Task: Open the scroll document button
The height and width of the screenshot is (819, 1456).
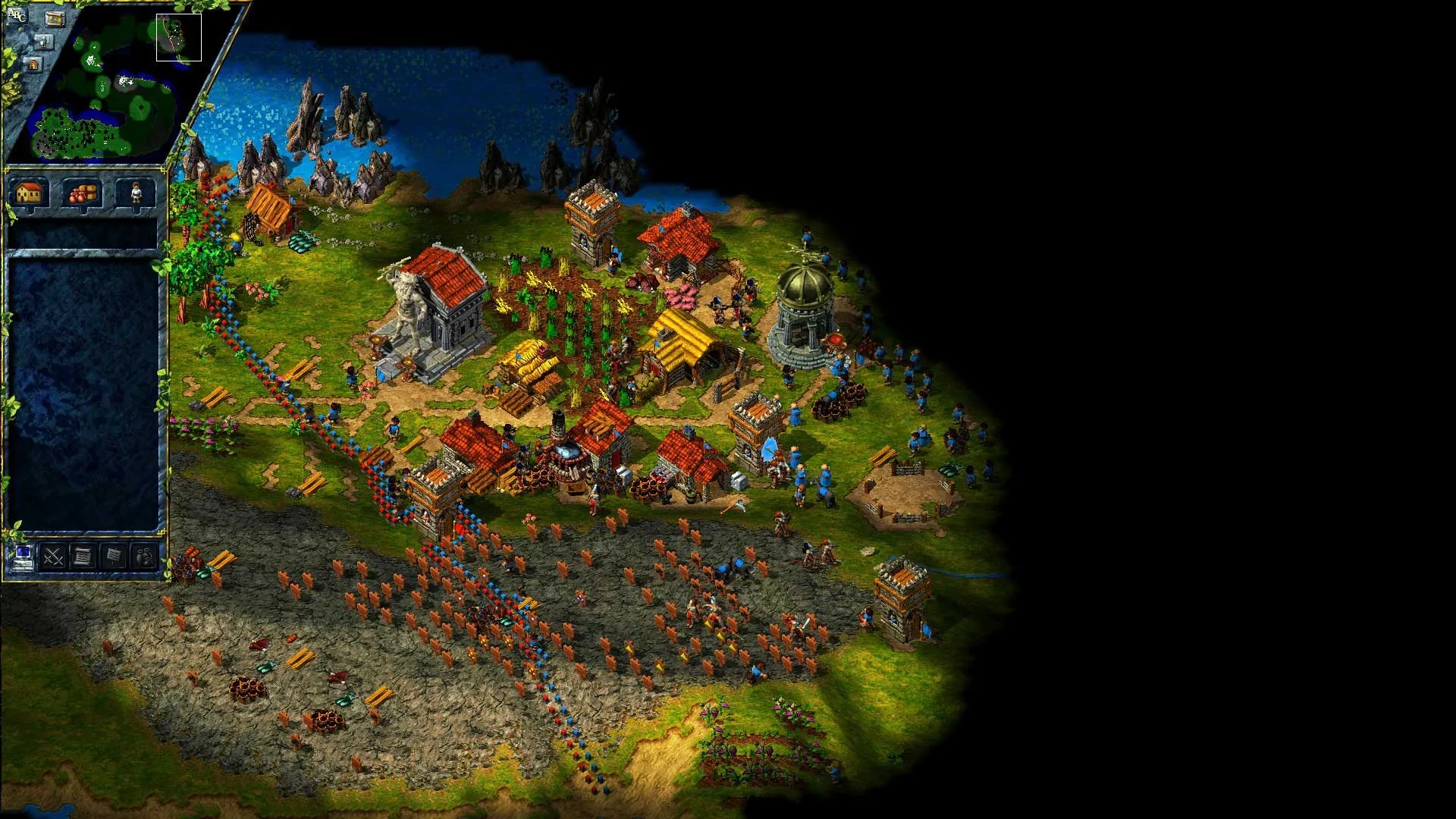Action: click(x=83, y=557)
